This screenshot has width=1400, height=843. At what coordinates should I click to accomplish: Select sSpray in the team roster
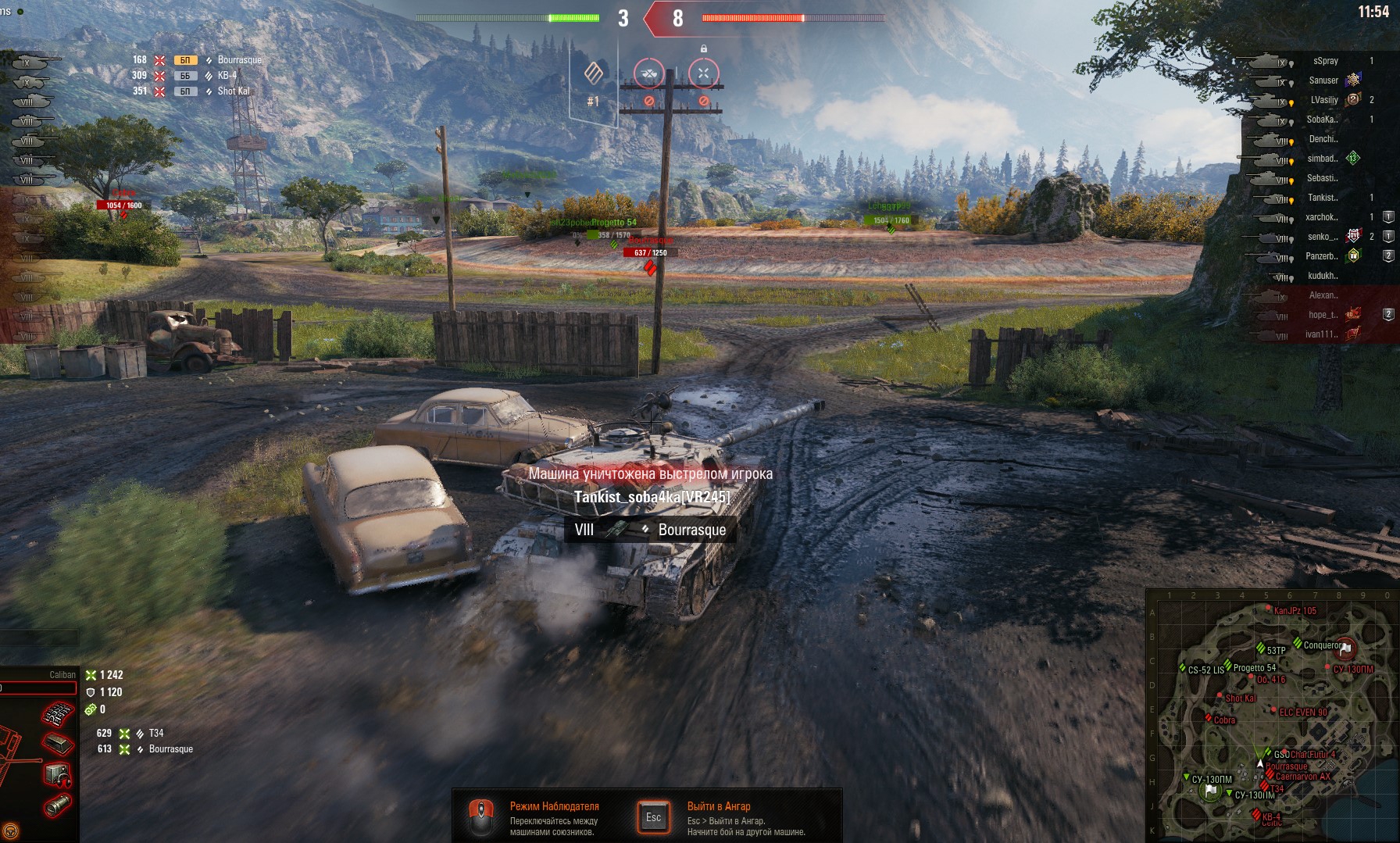click(x=1325, y=61)
